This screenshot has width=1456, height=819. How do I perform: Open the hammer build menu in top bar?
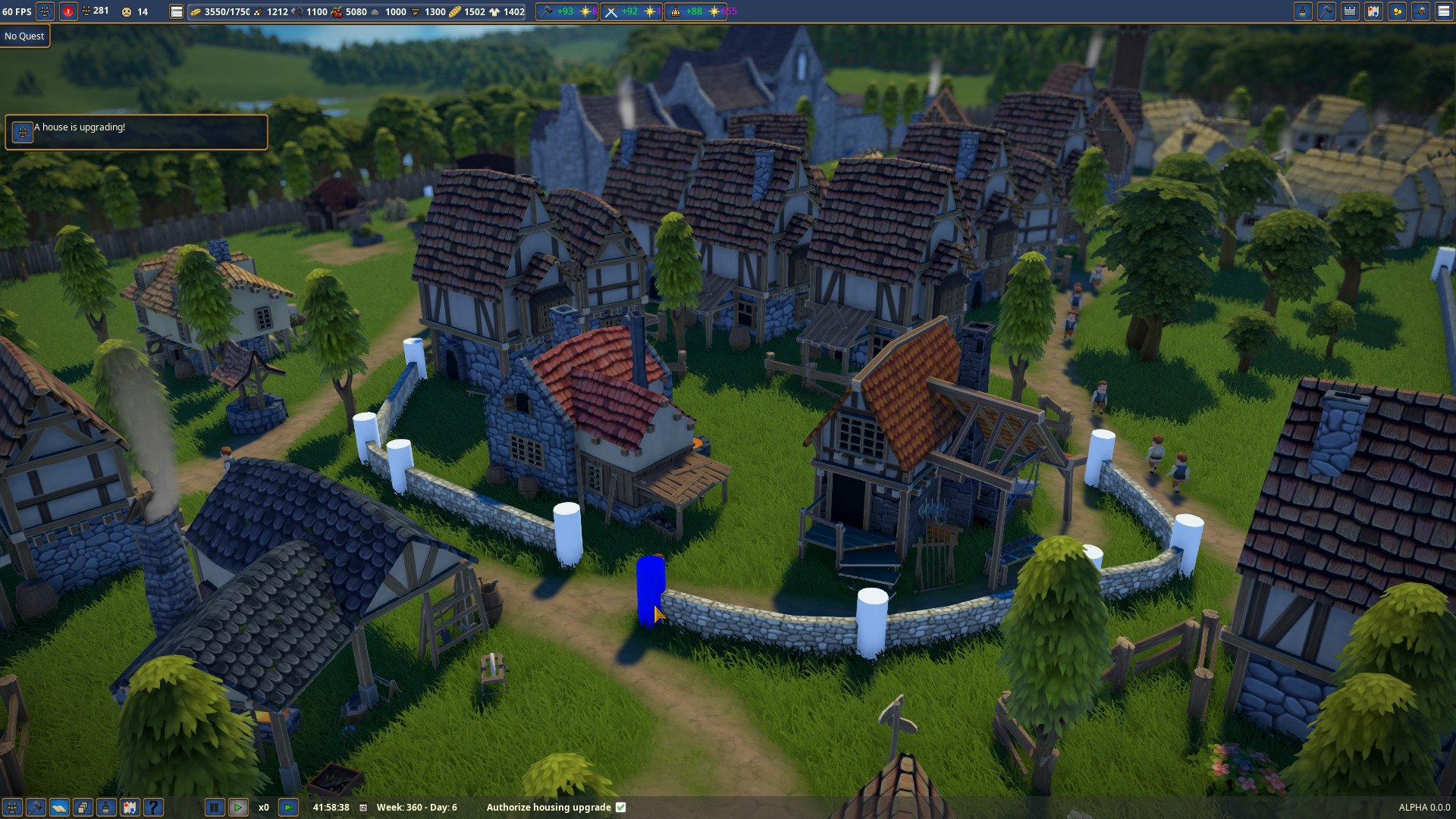pos(1326,11)
